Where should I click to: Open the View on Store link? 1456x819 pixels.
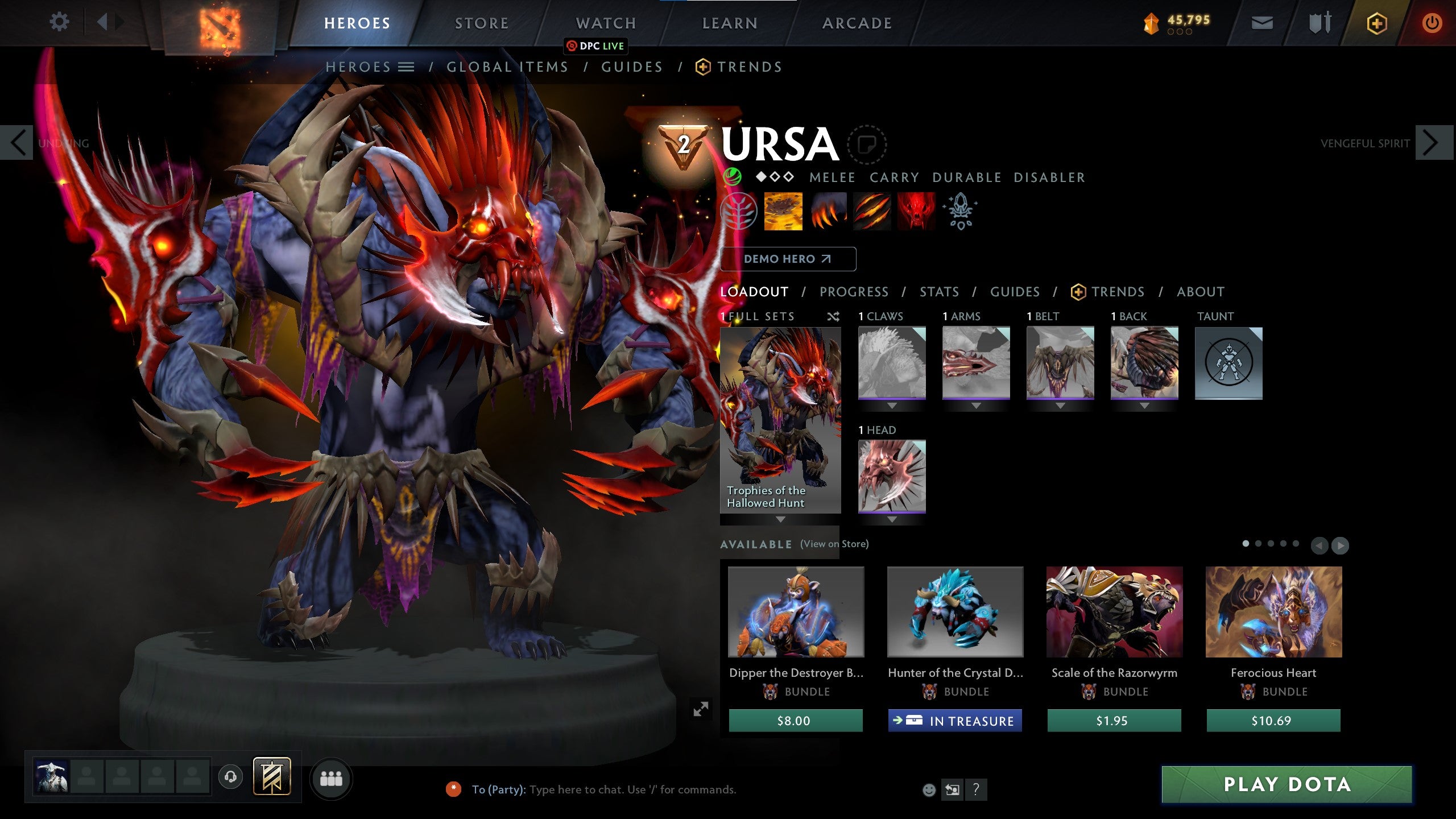[x=835, y=544]
